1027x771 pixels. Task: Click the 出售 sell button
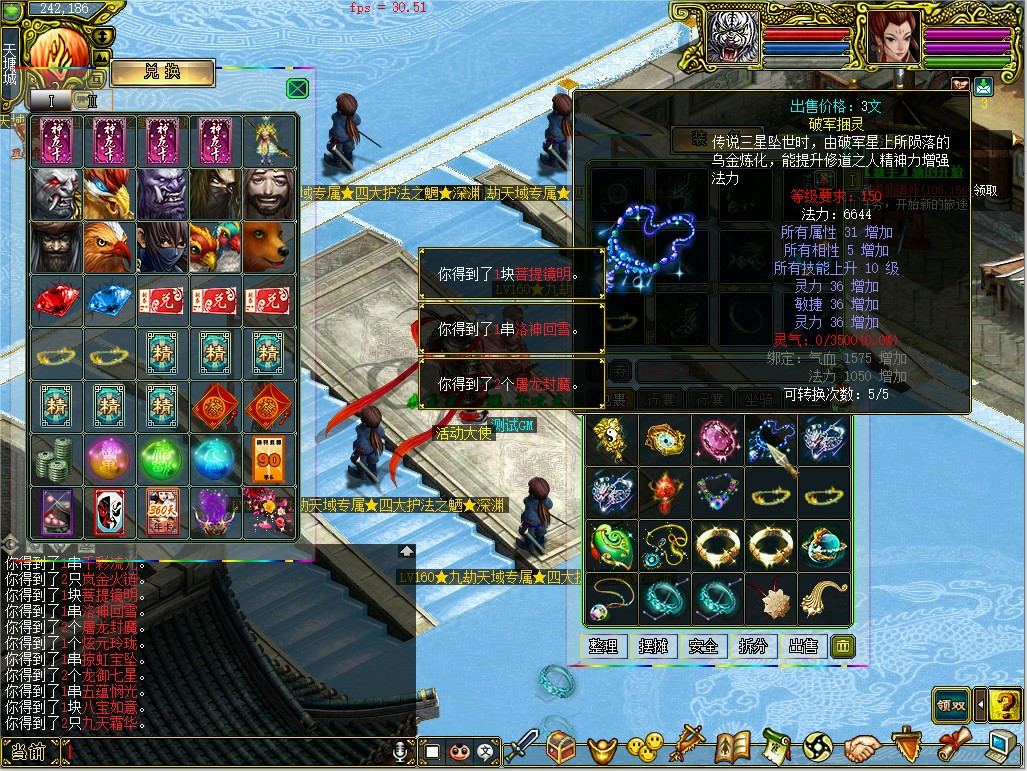[x=803, y=646]
